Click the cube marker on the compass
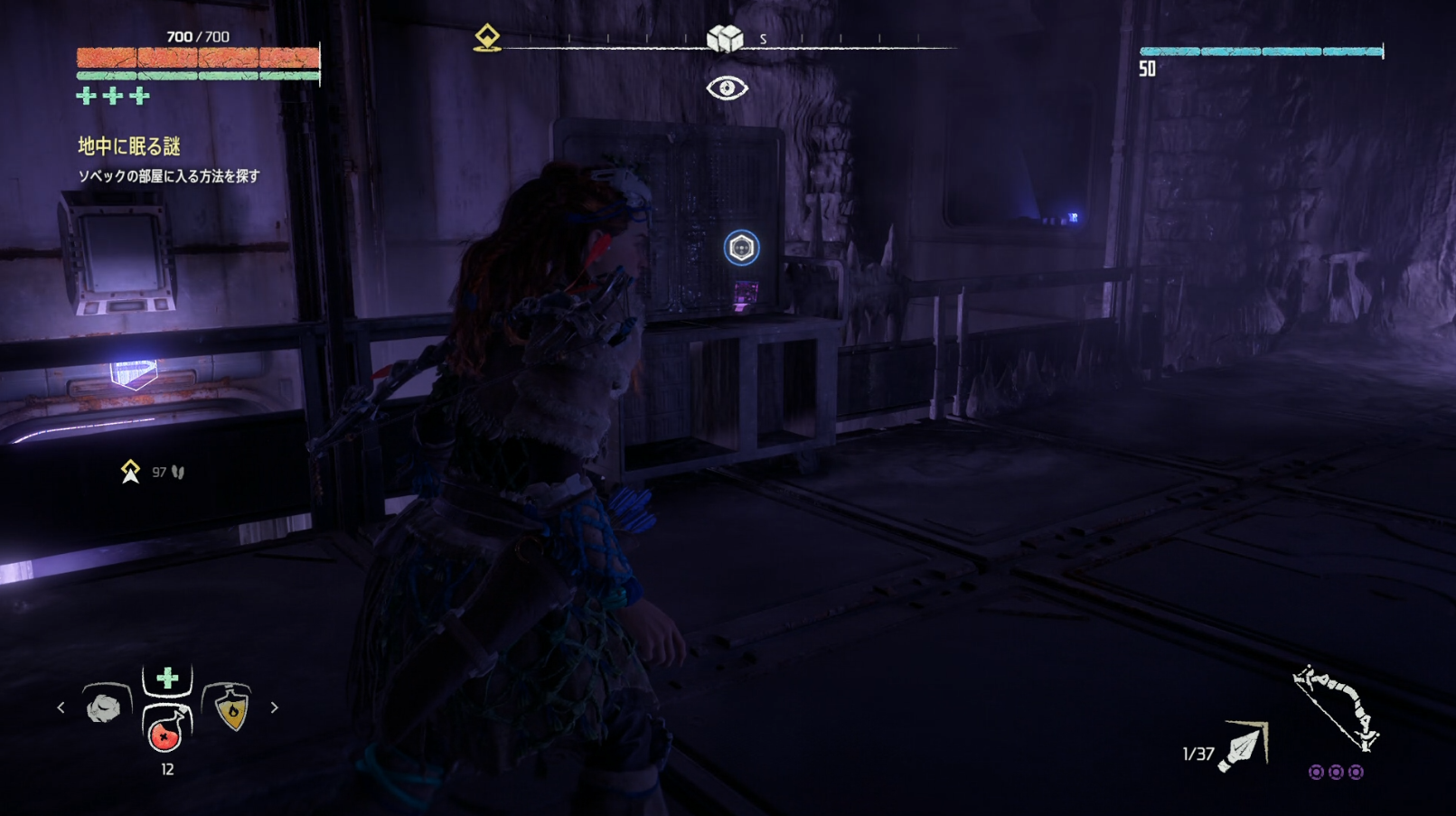This screenshot has height=816, width=1456. tap(725, 38)
